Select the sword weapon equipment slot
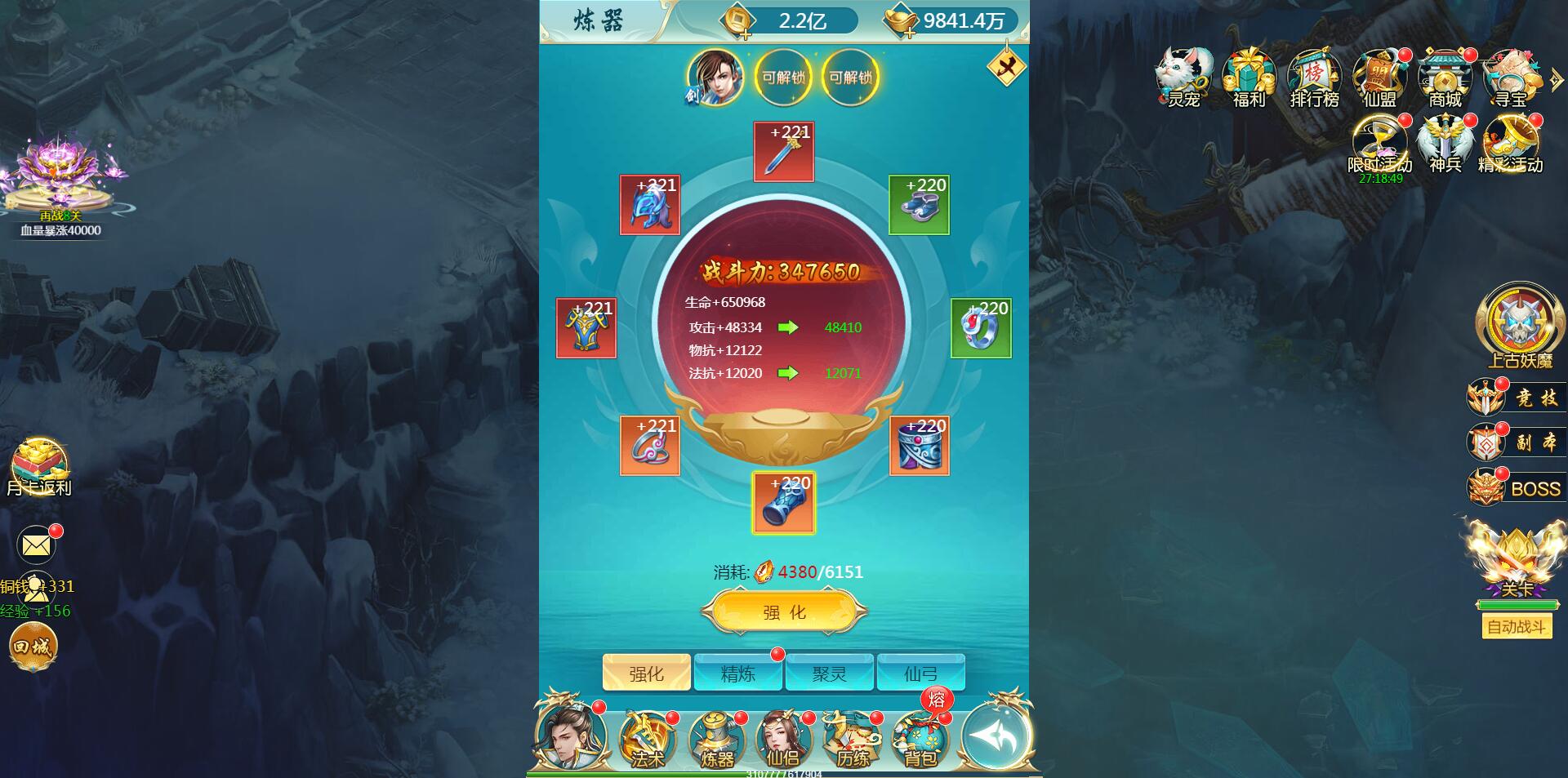 pos(784,153)
